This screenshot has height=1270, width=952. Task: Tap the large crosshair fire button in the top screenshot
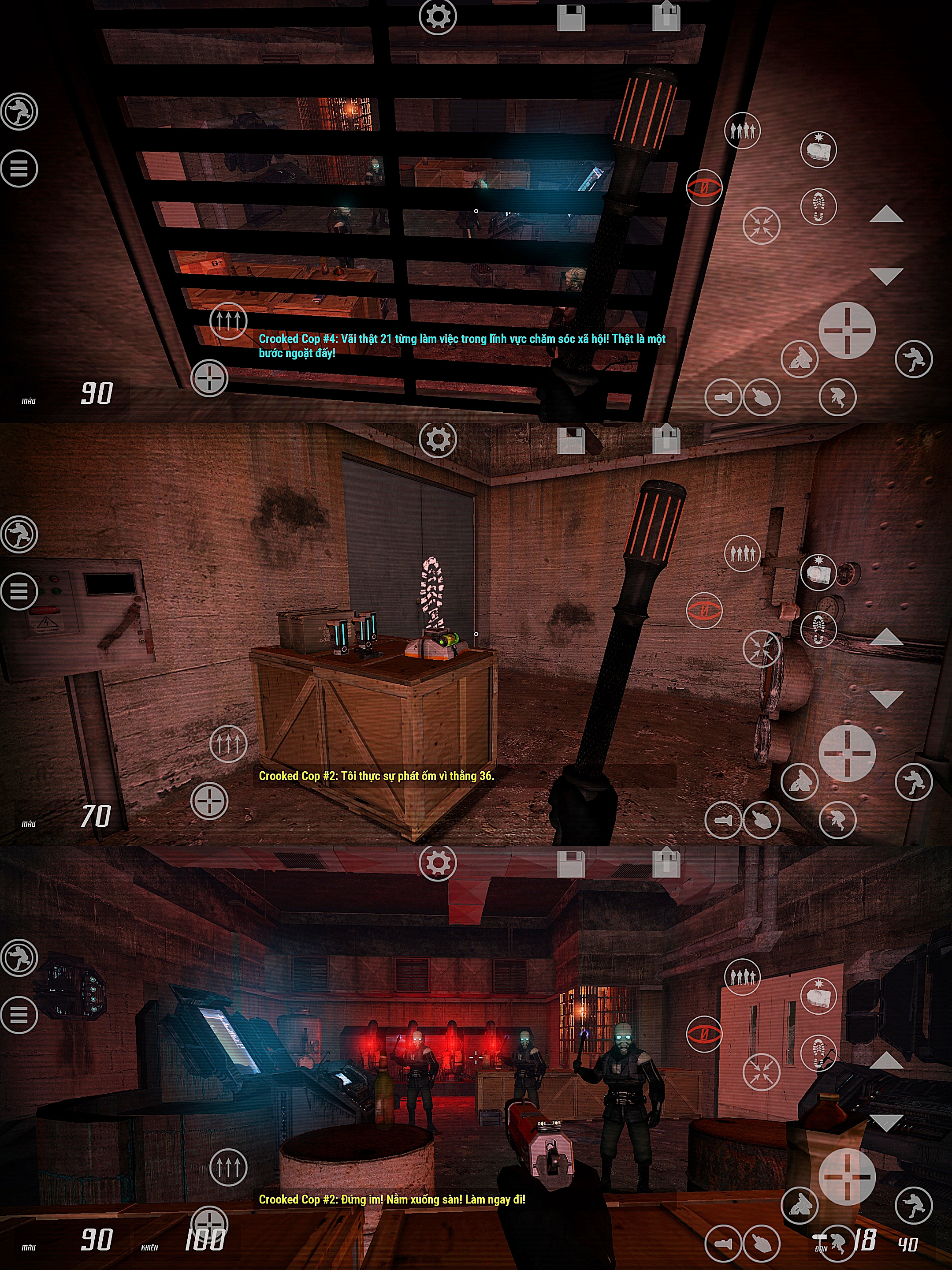[x=846, y=330]
